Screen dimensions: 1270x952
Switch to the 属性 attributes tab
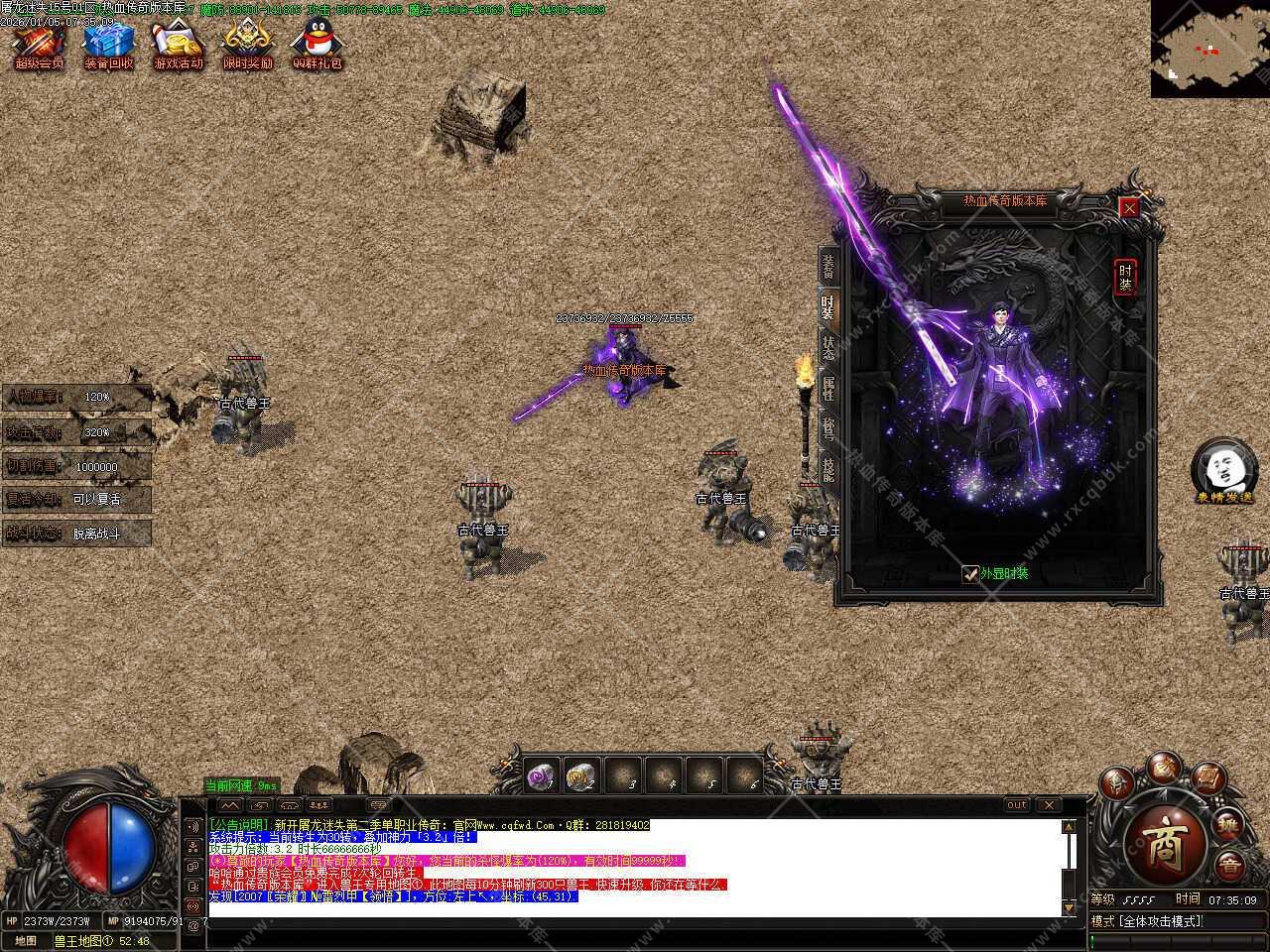click(827, 388)
